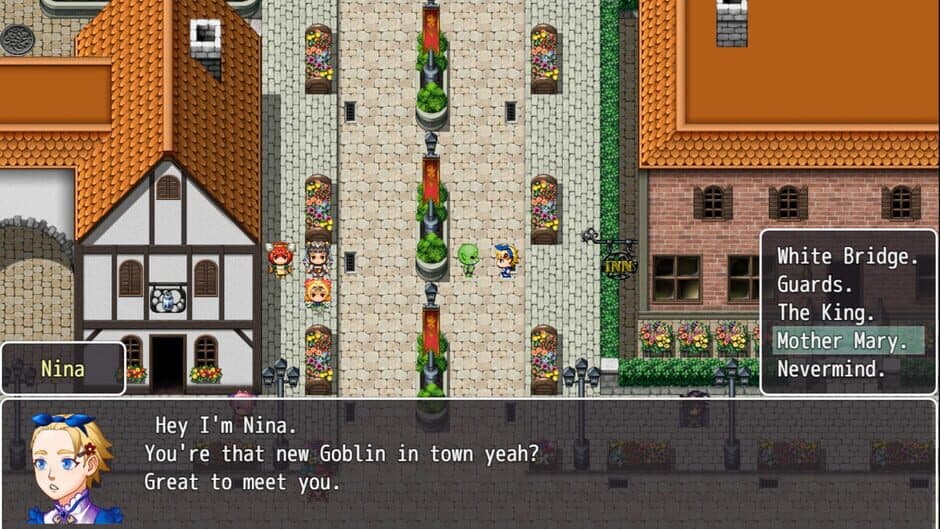Select the Guards topic
The height and width of the screenshot is (529, 940).
(x=815, y=285)
